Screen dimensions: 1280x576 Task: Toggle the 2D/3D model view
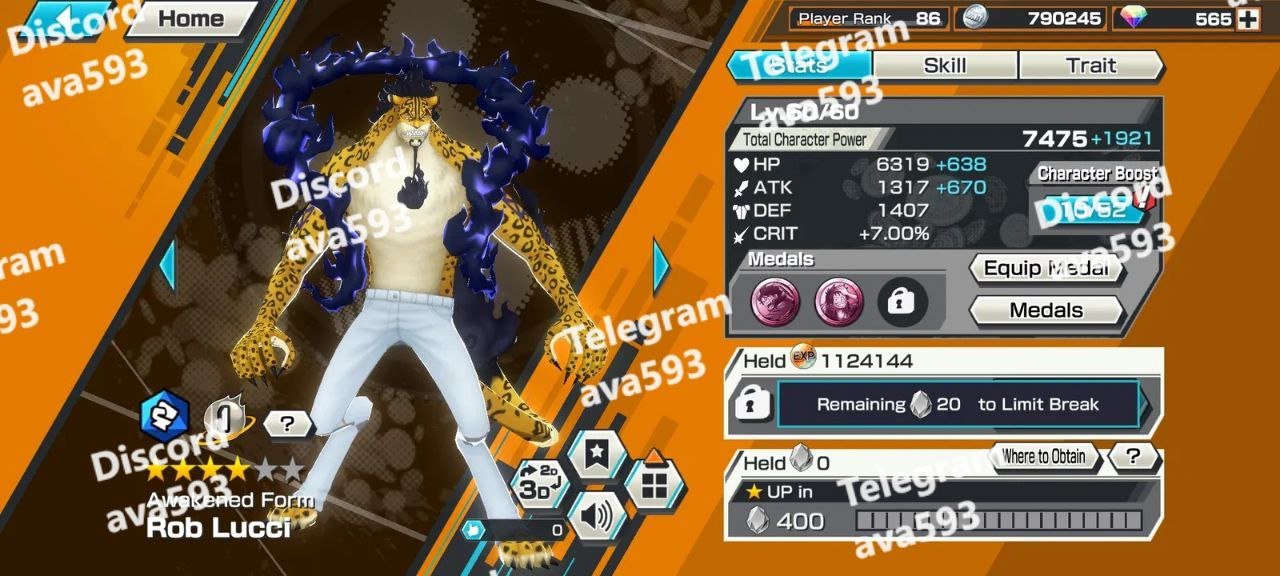538,485
